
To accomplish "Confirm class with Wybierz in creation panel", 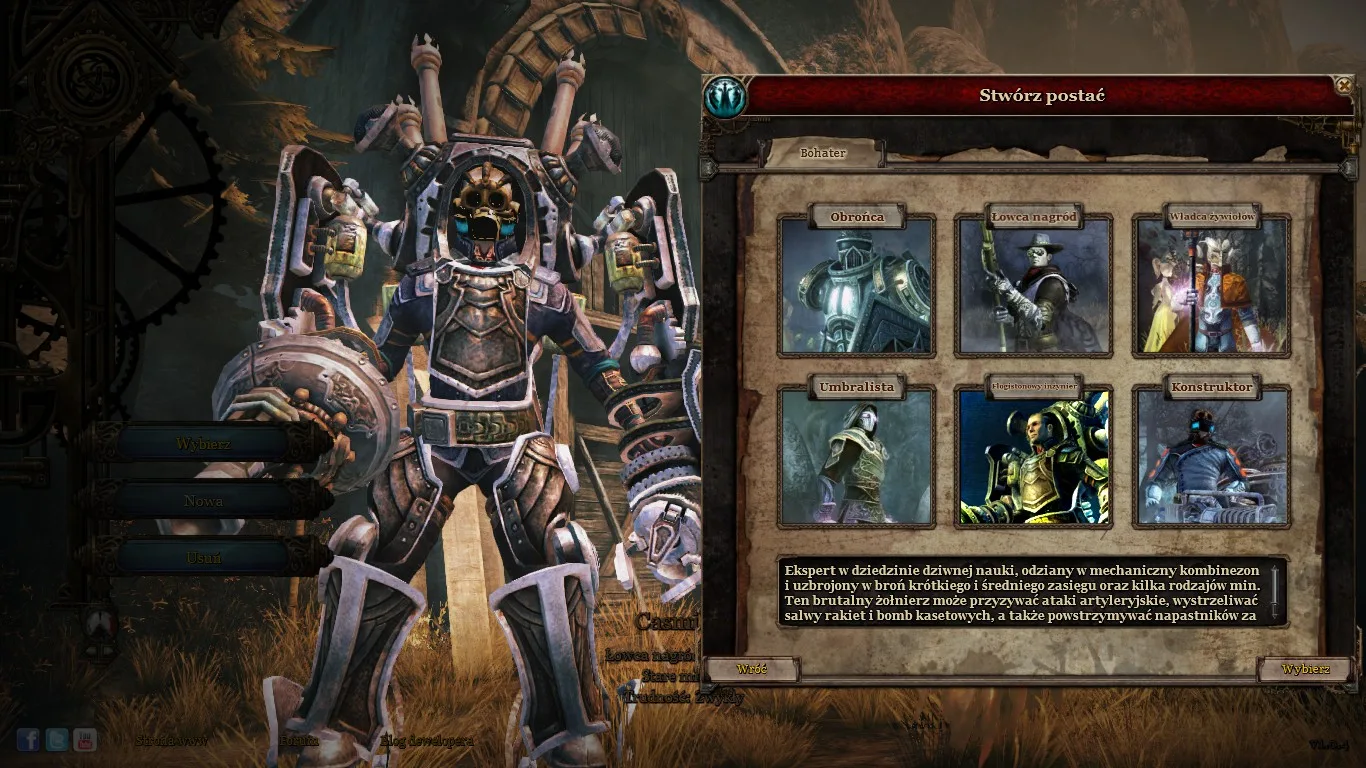I will pyautogui.click(x=1305, y=668).
